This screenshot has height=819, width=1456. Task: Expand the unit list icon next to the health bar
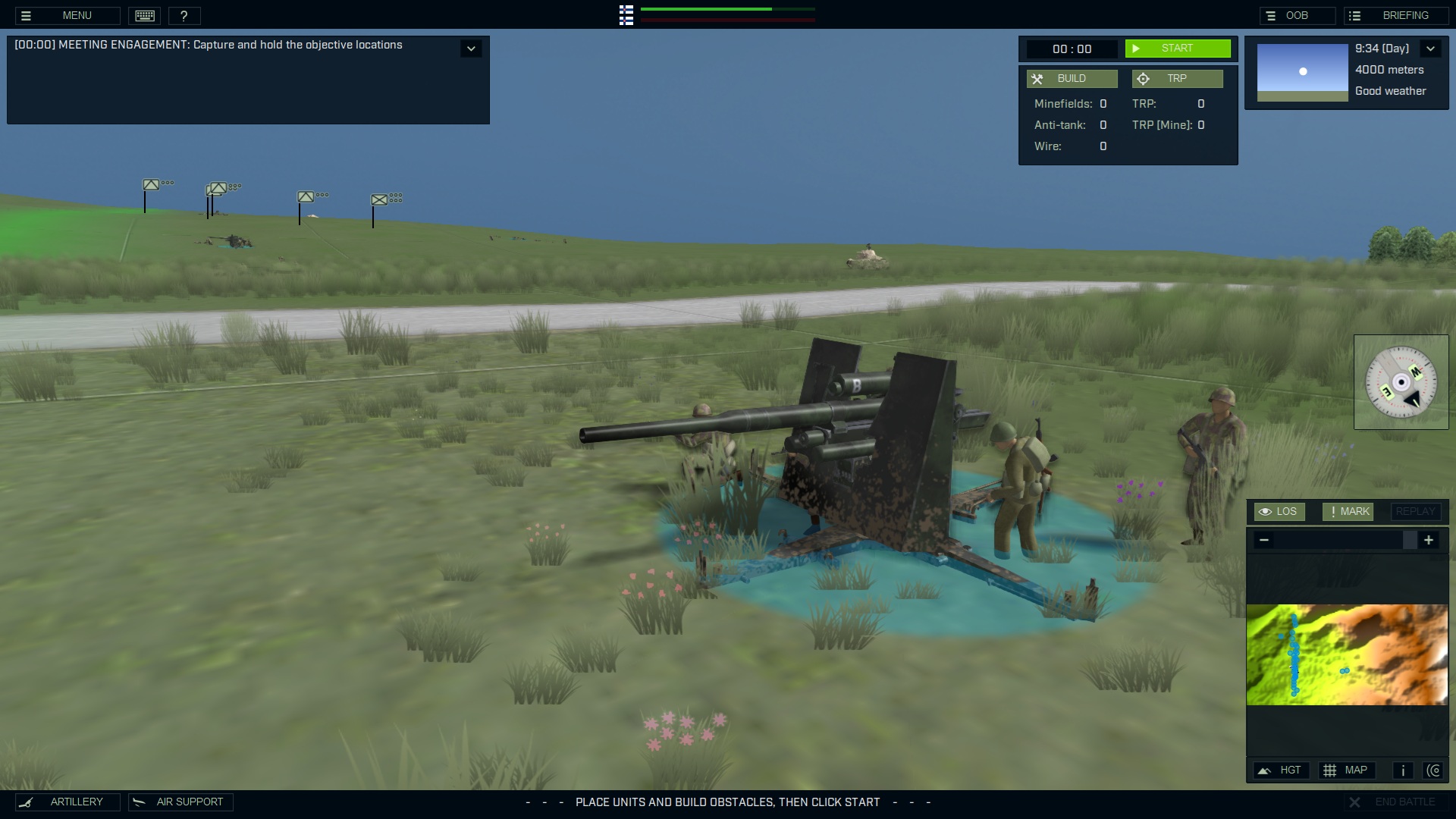coord(626,15)
